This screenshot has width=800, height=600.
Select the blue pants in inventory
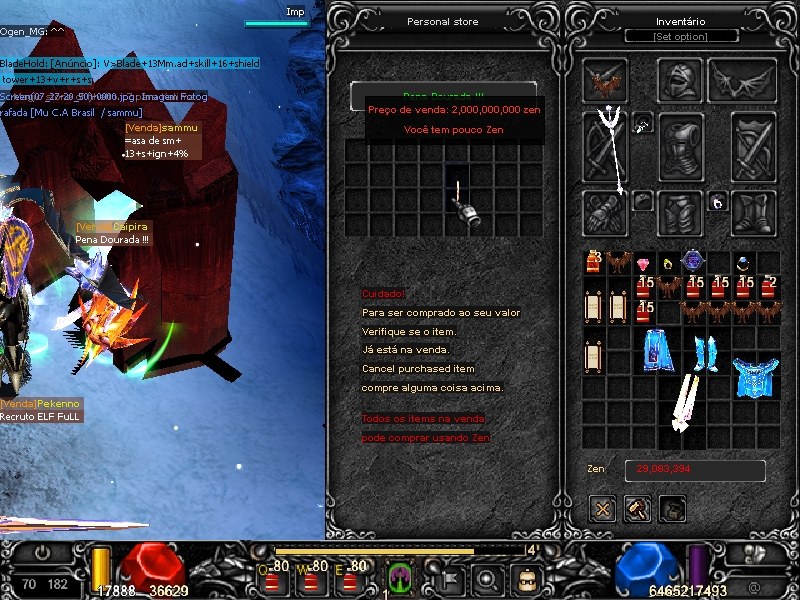656,352
